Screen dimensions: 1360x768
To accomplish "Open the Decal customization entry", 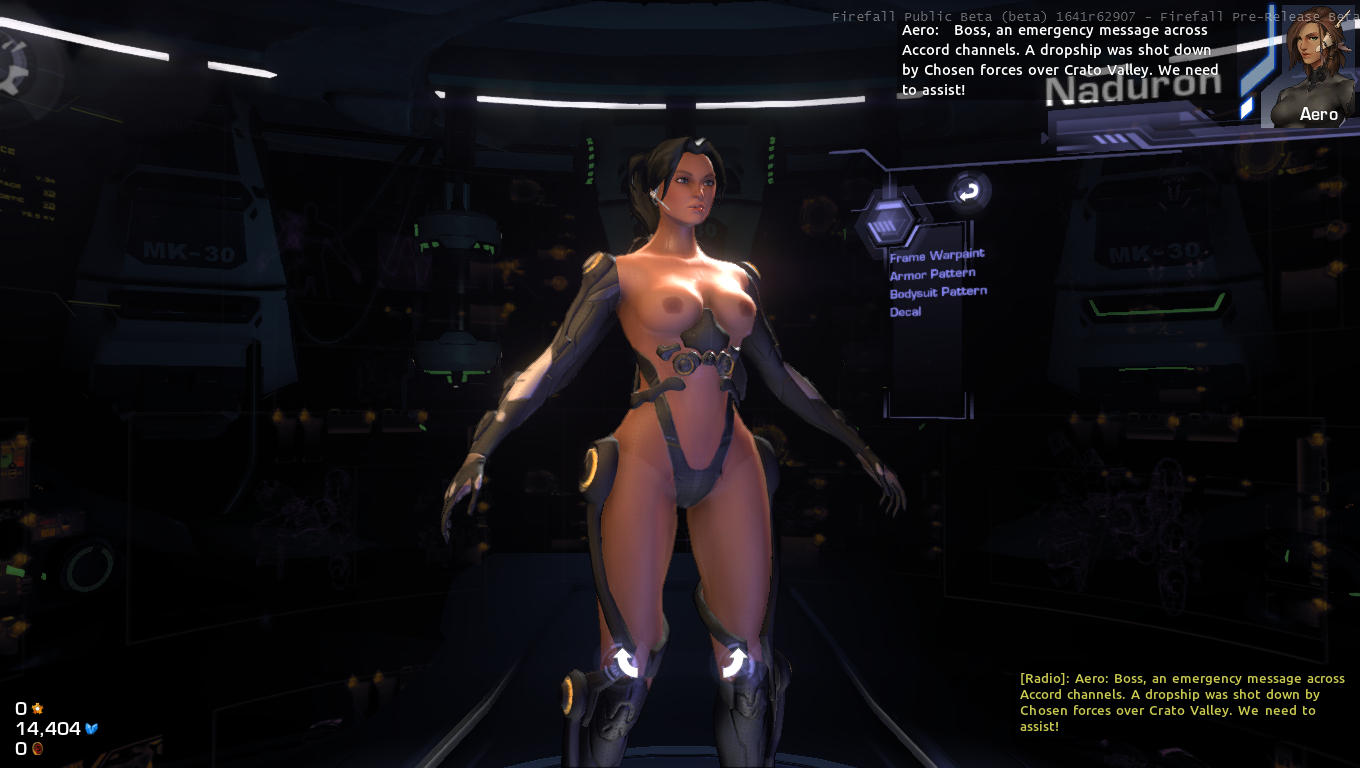I will [906, 312].
